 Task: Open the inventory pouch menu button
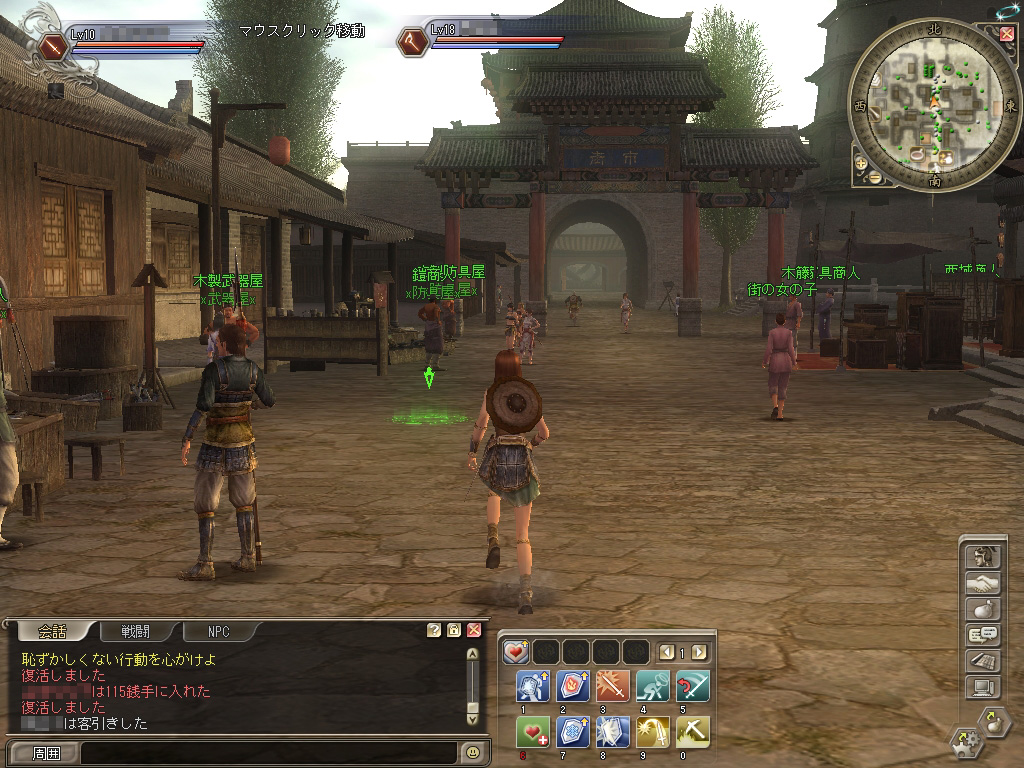983,609
